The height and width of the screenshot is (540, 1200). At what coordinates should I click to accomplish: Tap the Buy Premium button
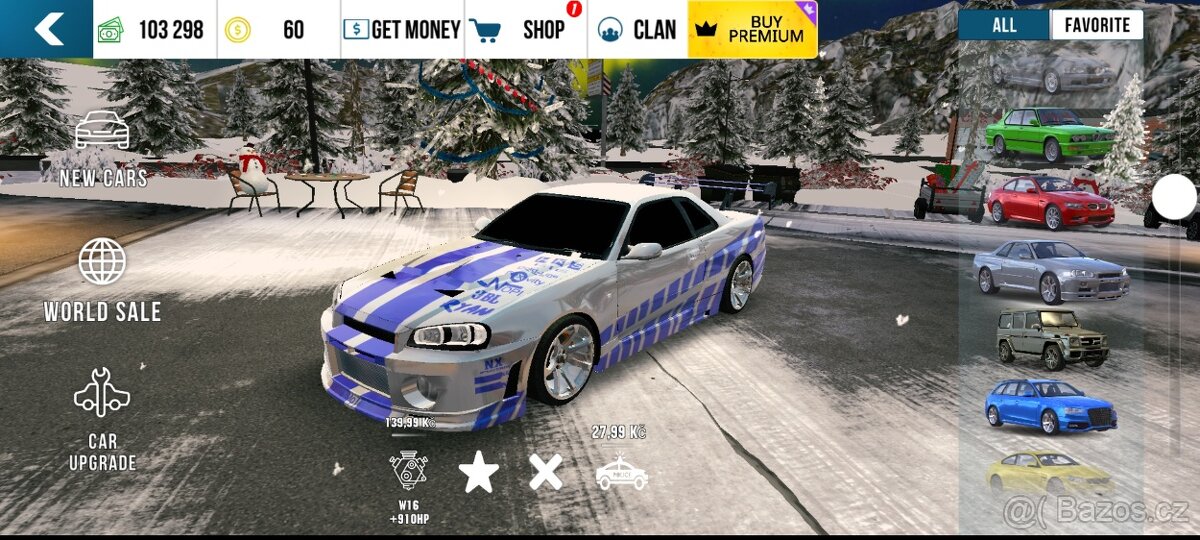(754, 29)
